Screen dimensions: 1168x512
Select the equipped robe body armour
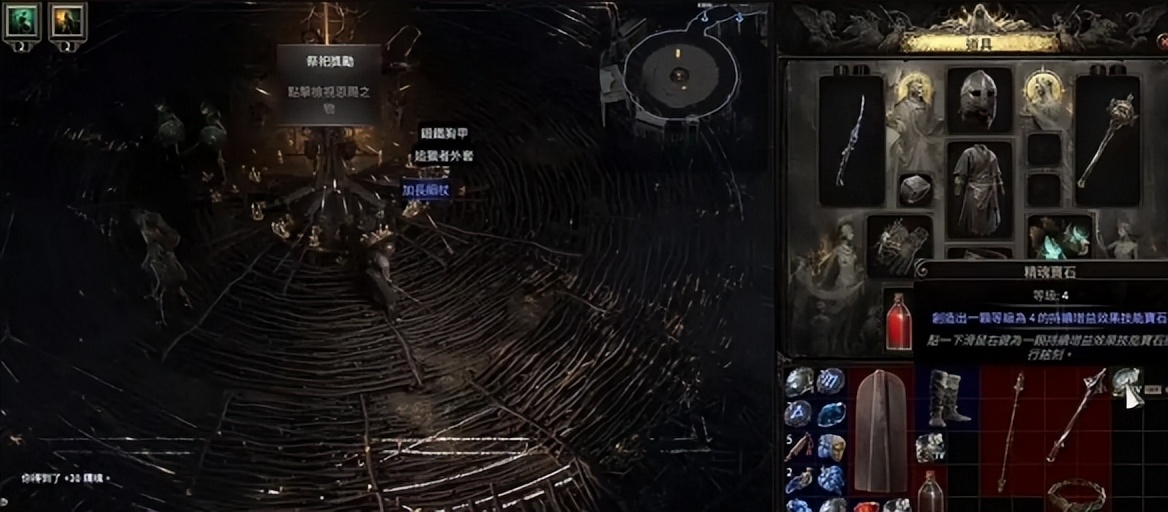tap(978, 189)
